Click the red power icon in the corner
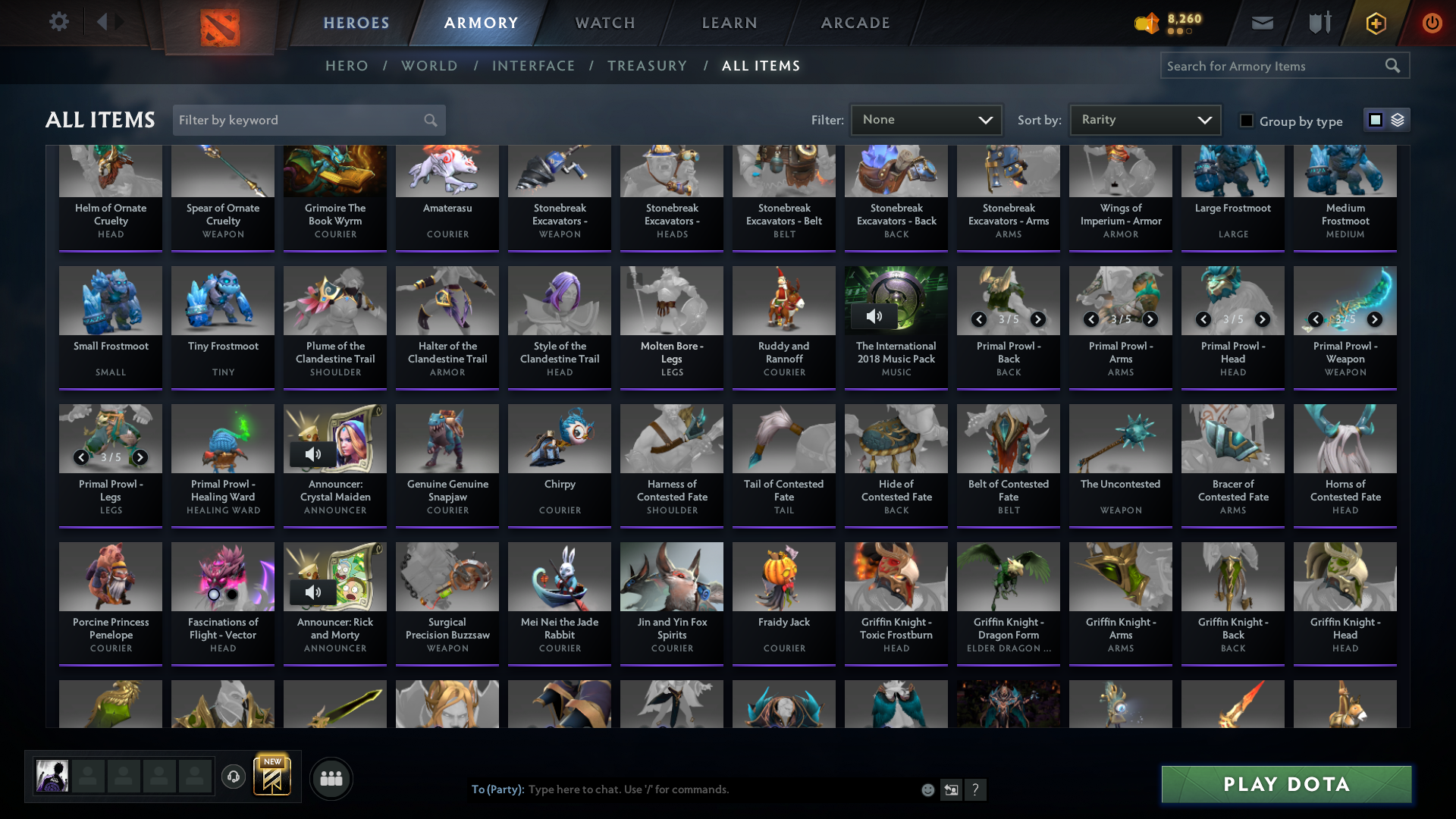Viewport: 1456px width, 819px height. click(x=1432, y=23)
